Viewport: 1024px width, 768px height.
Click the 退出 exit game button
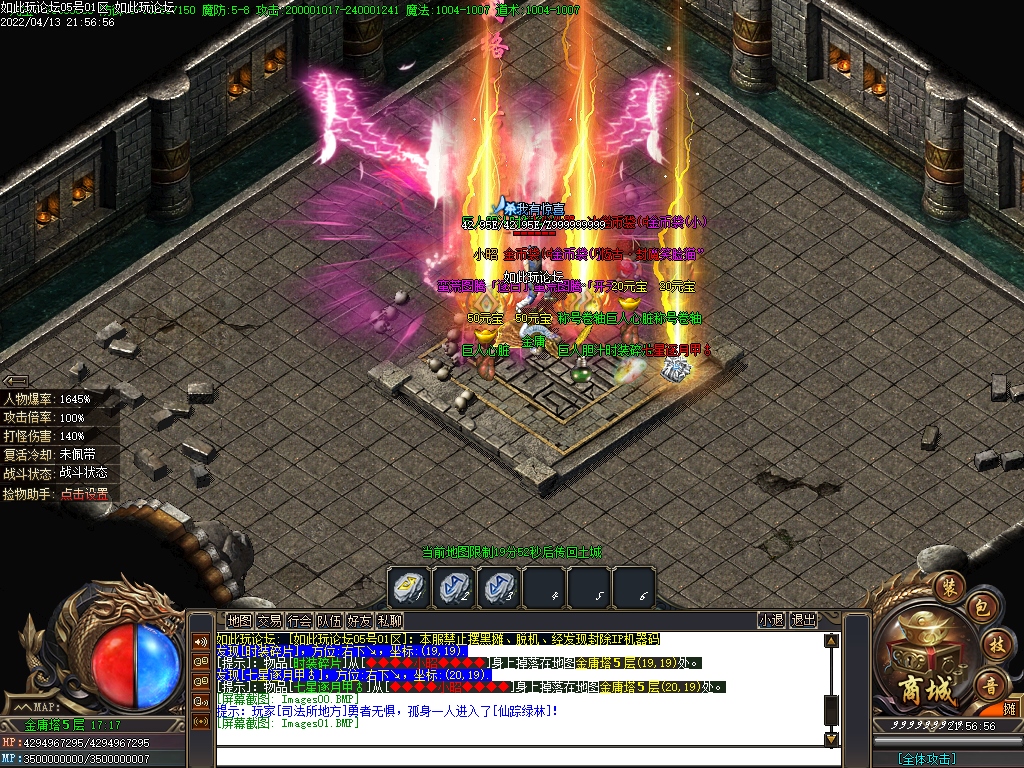click(803, 620)
